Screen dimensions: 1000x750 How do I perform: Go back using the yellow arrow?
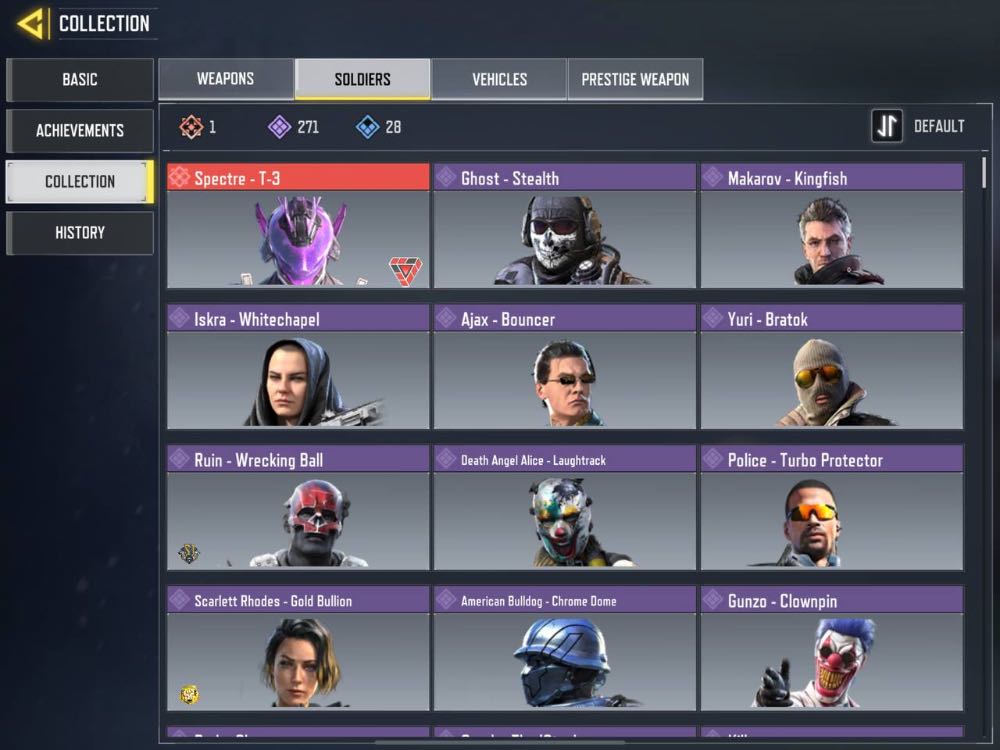coord(31,23)
